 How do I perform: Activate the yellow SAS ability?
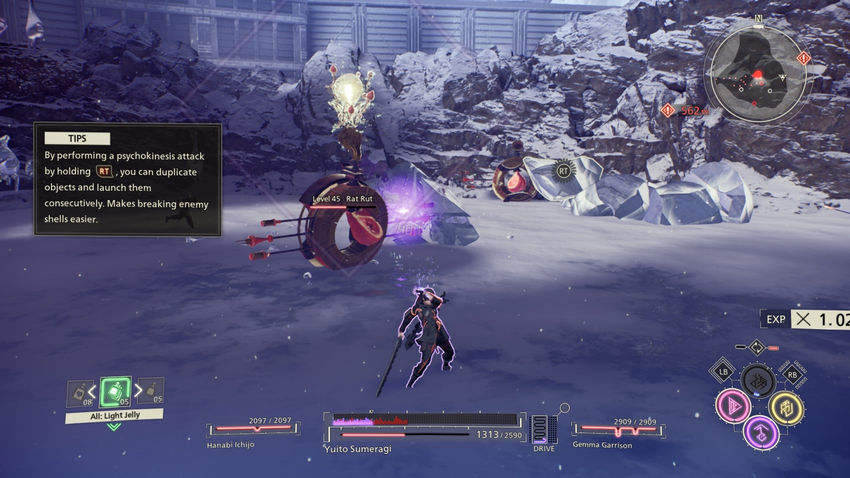point(786,407)
